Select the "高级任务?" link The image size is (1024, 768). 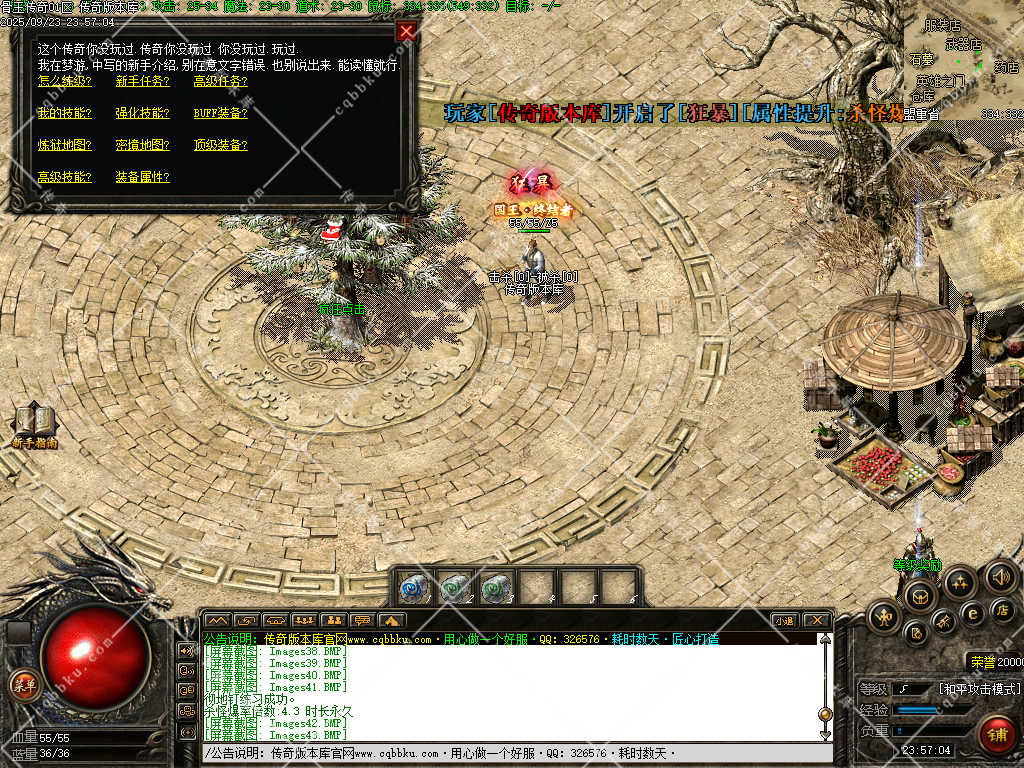click(x=220, y=81)
